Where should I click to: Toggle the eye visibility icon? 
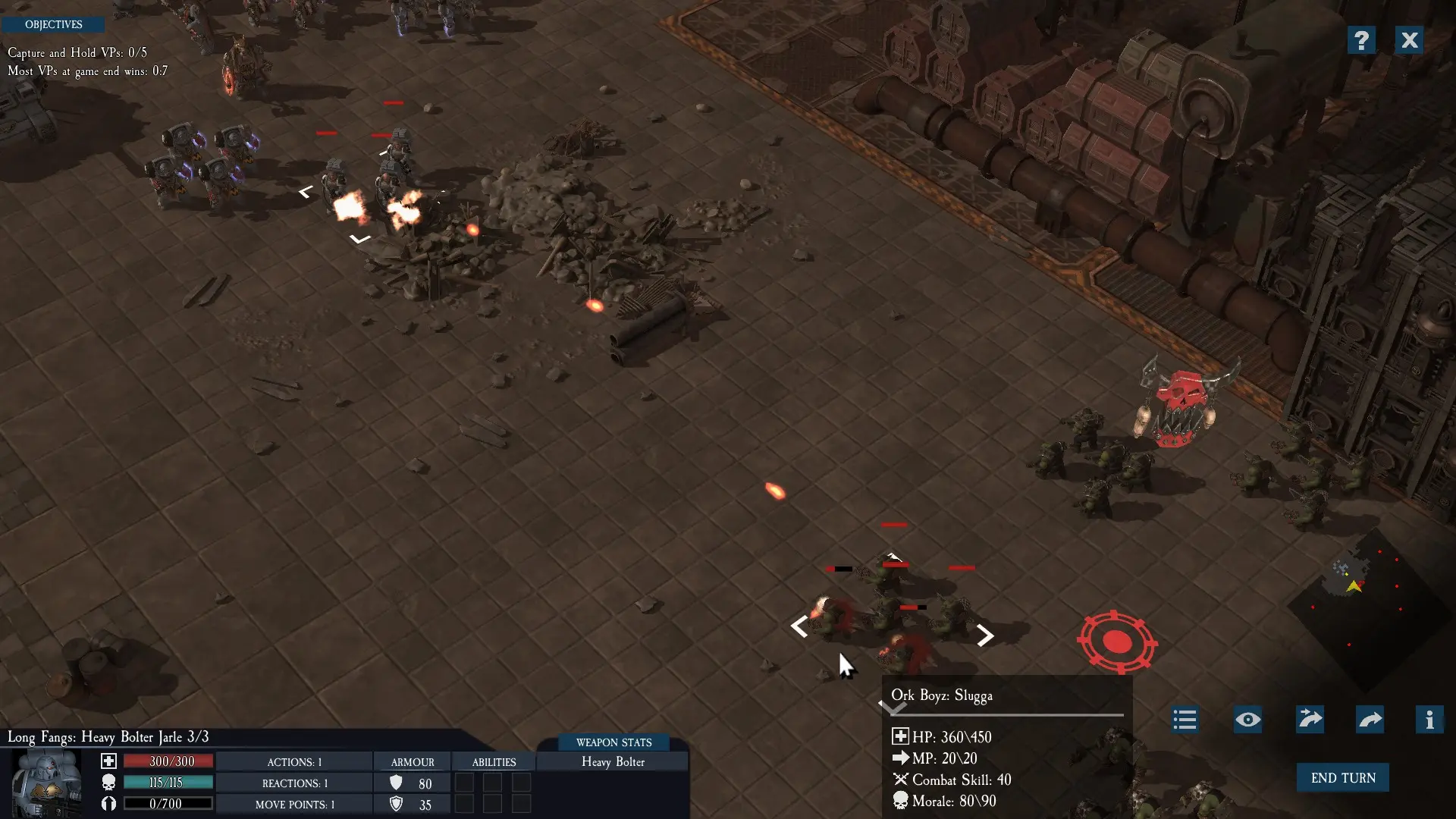(x=1247, y=720)
